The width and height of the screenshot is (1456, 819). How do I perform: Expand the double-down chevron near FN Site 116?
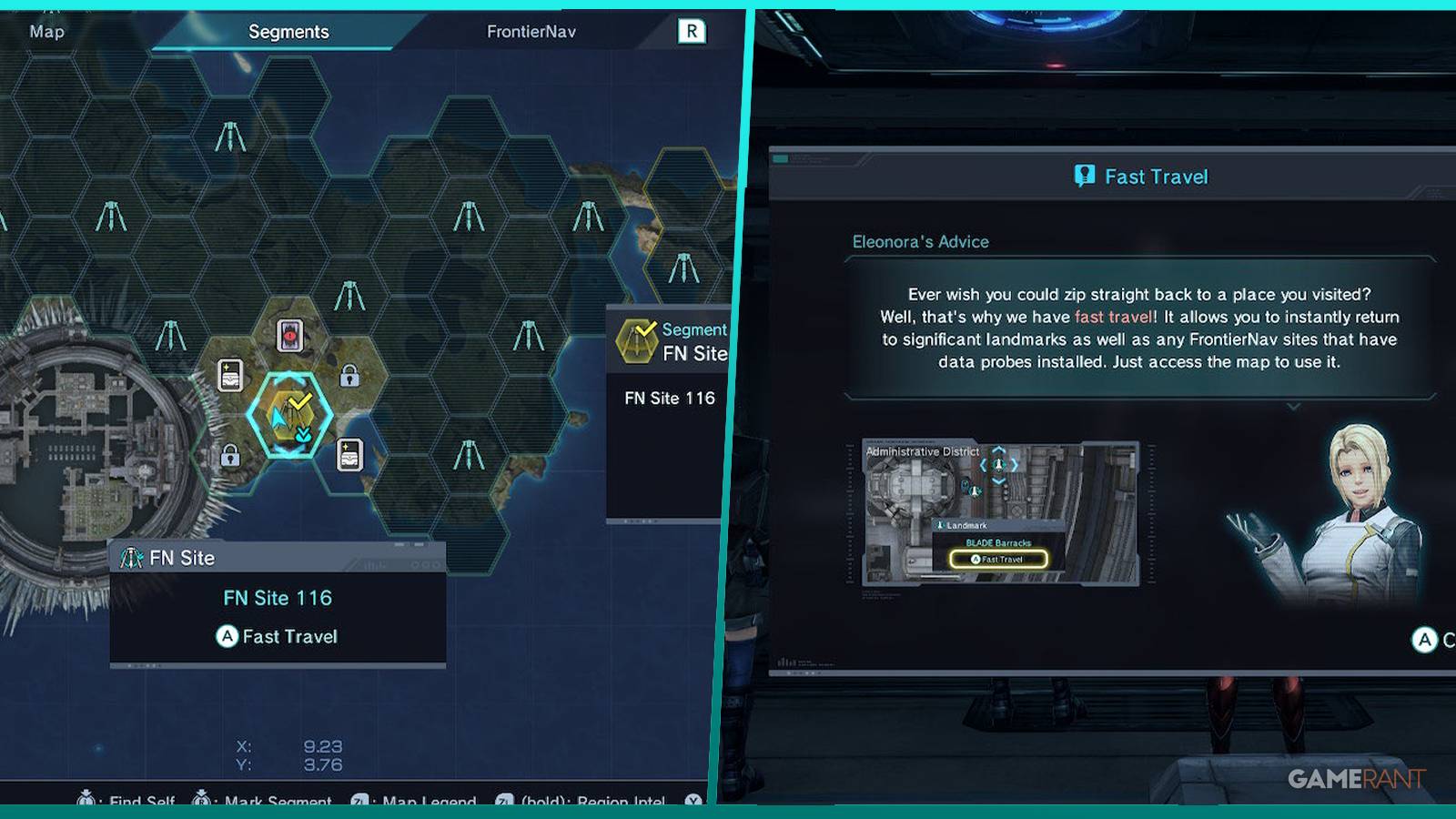coord(304,434)
